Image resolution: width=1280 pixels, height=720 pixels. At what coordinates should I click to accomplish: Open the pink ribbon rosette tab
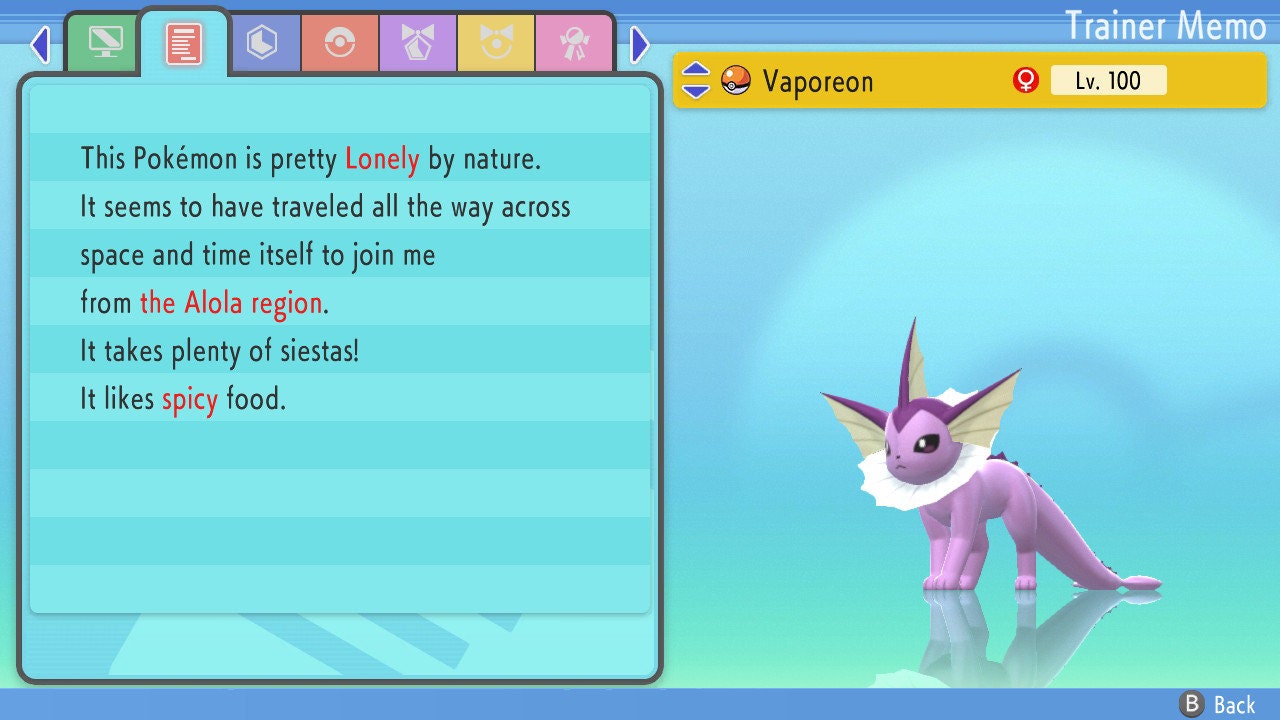pyautogui.click(x=574, y=43)
